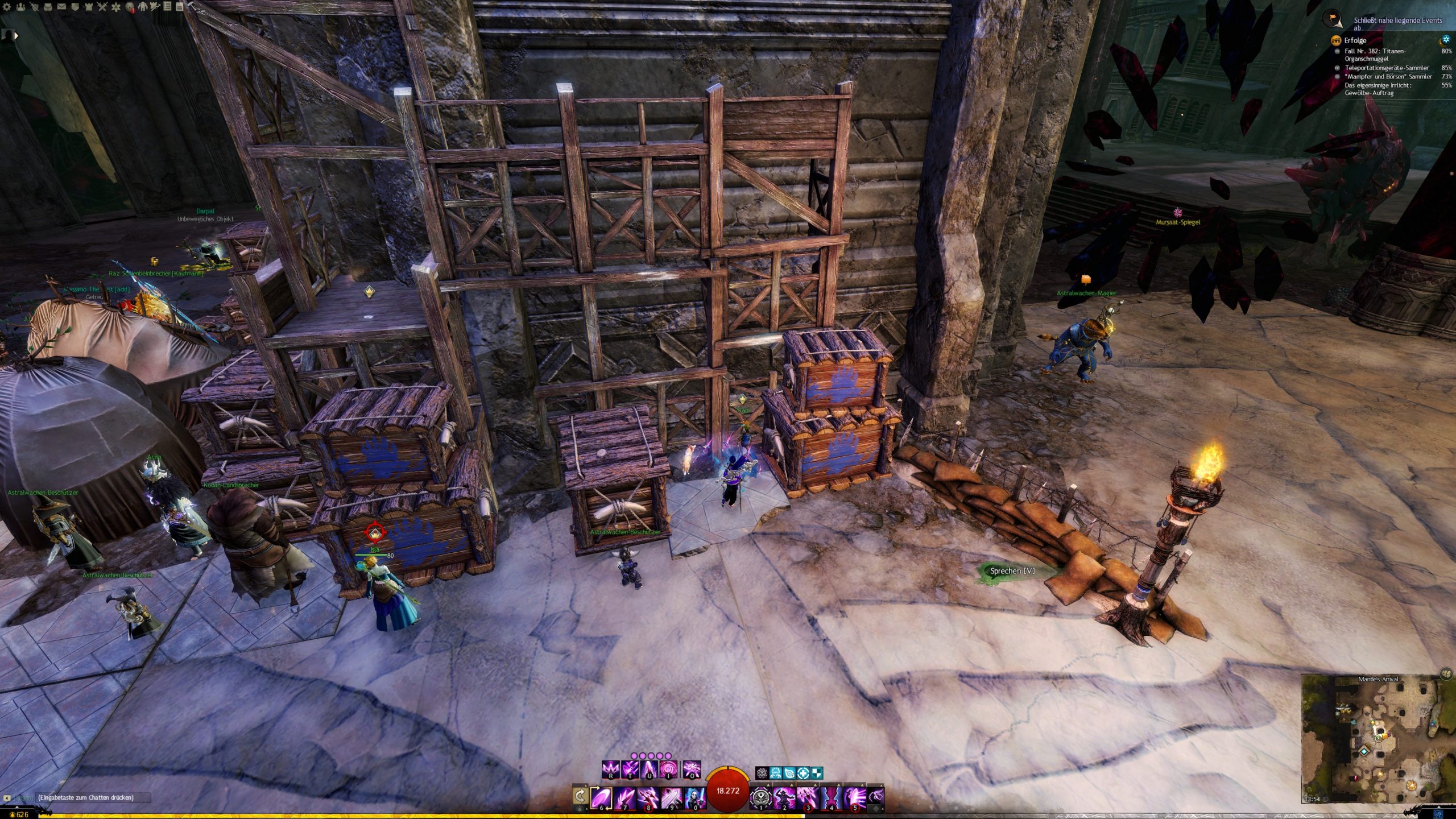Use the sword skill in slot 9

671,797
